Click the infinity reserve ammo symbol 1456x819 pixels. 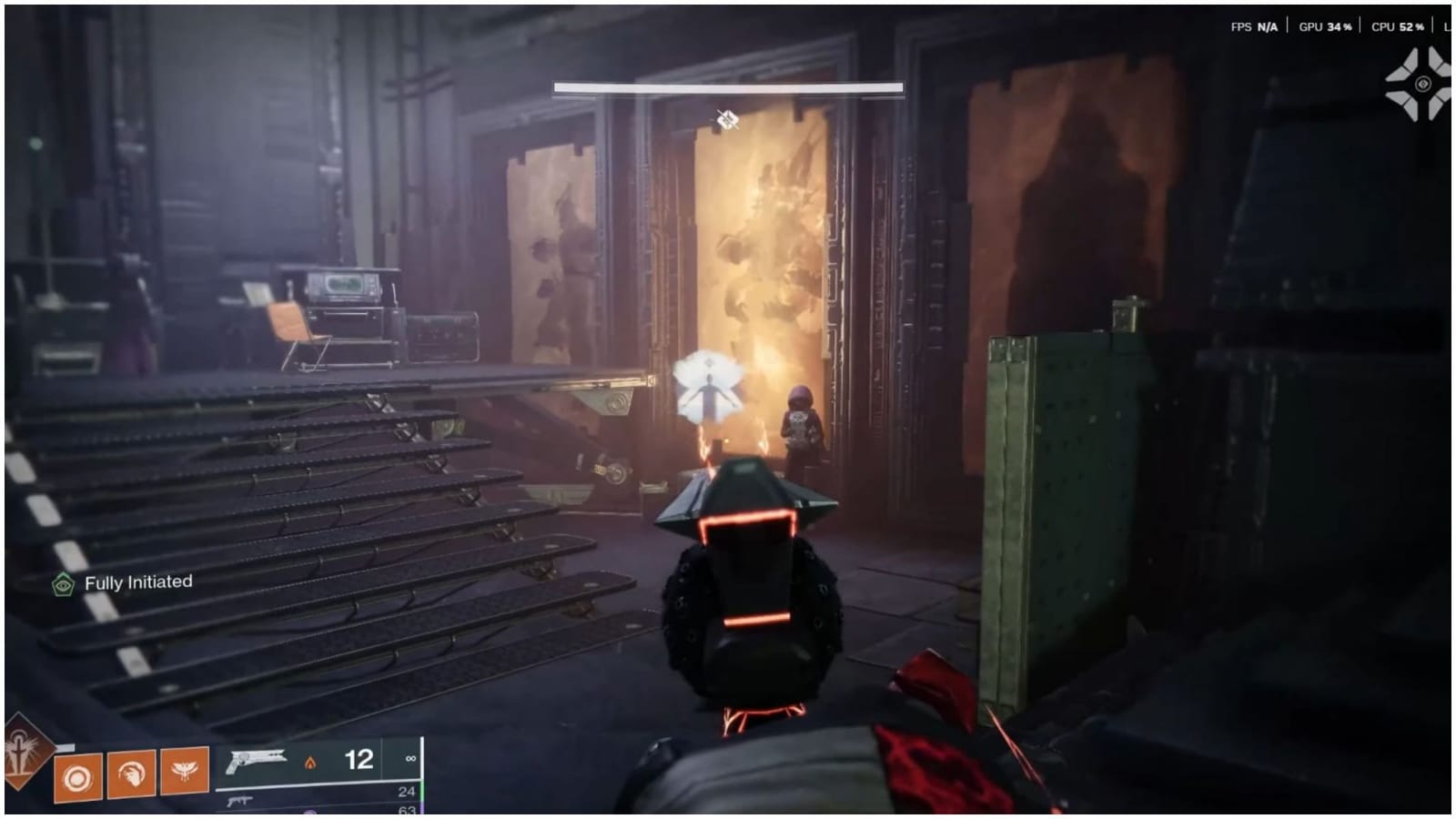pos(409,760)
